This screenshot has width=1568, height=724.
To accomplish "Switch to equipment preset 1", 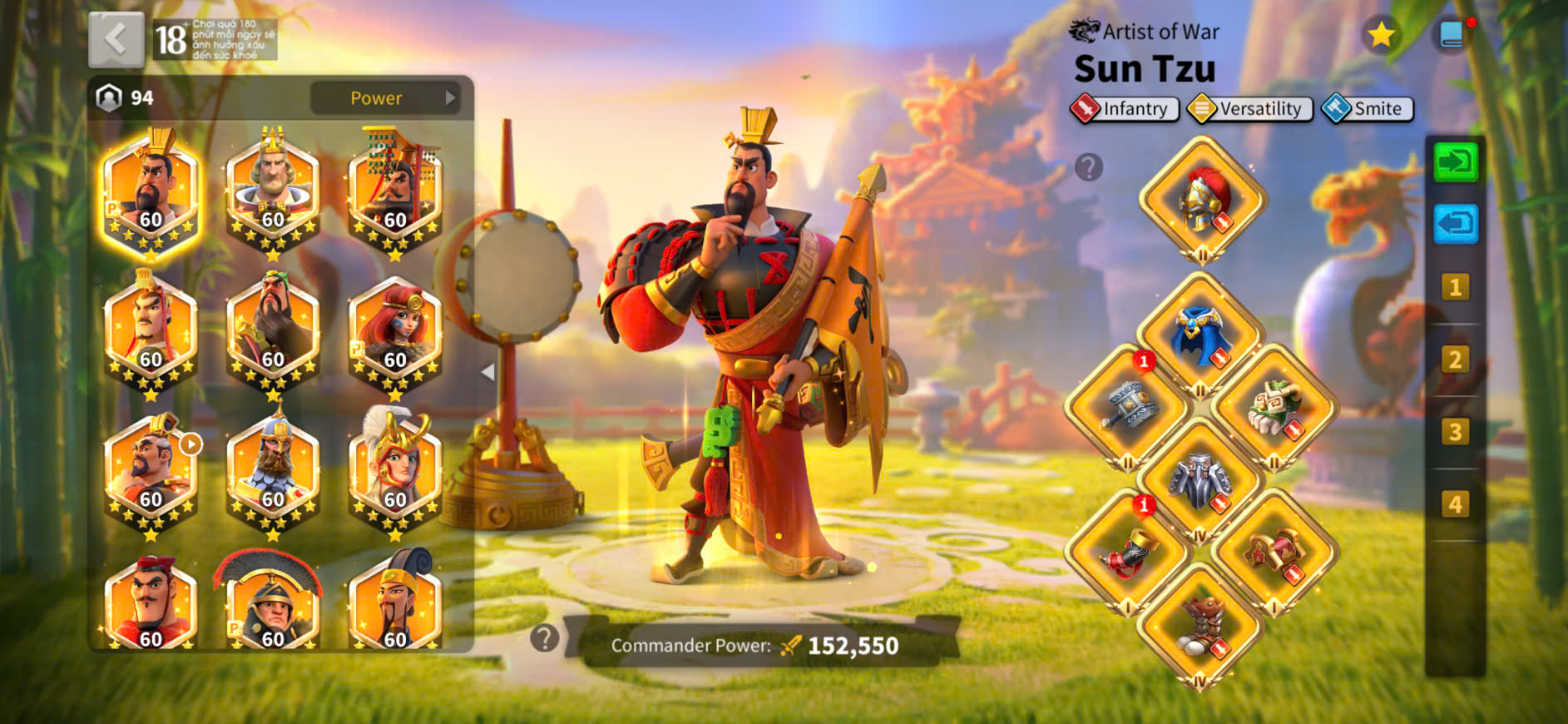I will pos(1455,288).
